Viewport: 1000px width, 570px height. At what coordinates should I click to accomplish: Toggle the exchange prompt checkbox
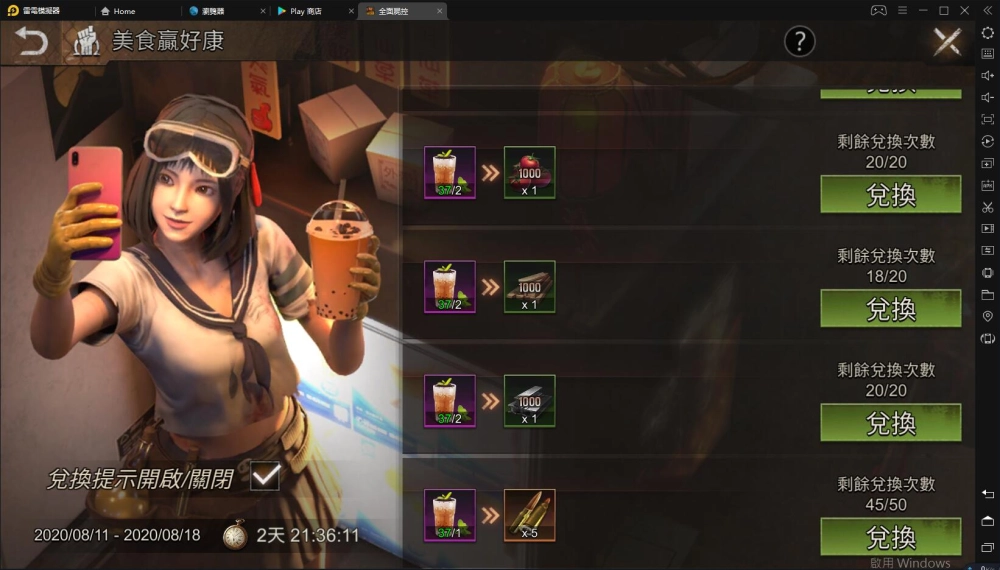coord(265,477)
